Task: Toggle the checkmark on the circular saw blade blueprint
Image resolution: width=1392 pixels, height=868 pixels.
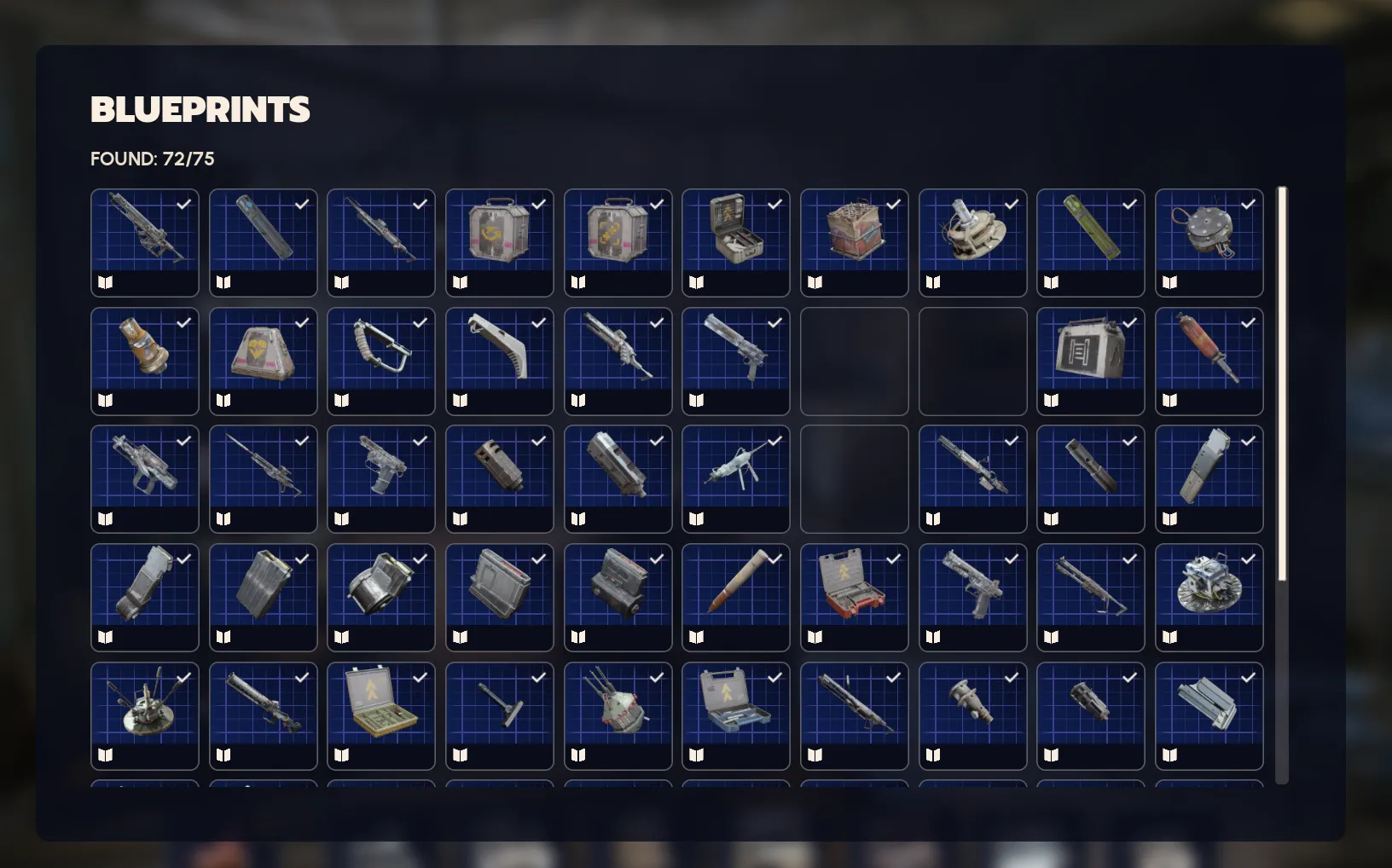Action: tap(1249, 560)
